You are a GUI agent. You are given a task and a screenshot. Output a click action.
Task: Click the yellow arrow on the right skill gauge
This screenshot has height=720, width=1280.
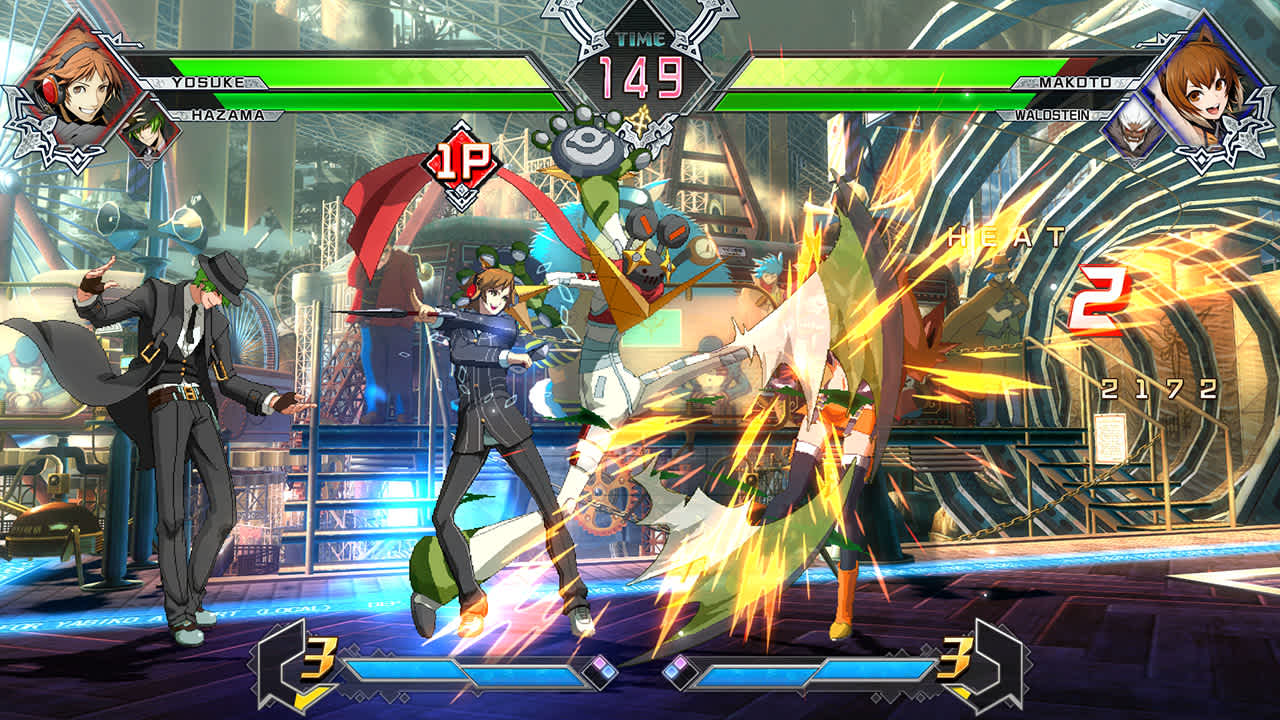click(962, 692)
